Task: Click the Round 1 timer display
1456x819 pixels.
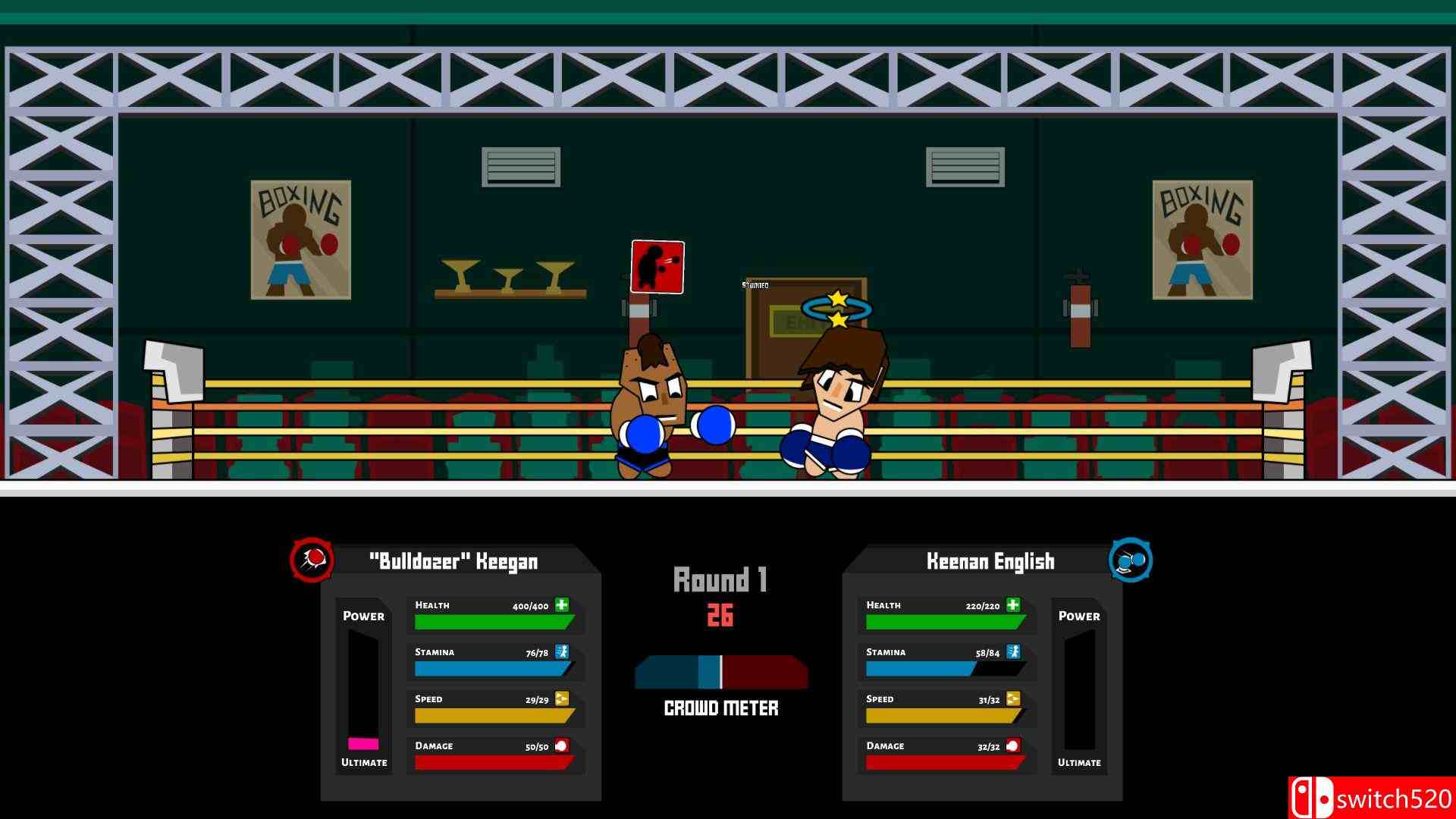Action: 720,595
